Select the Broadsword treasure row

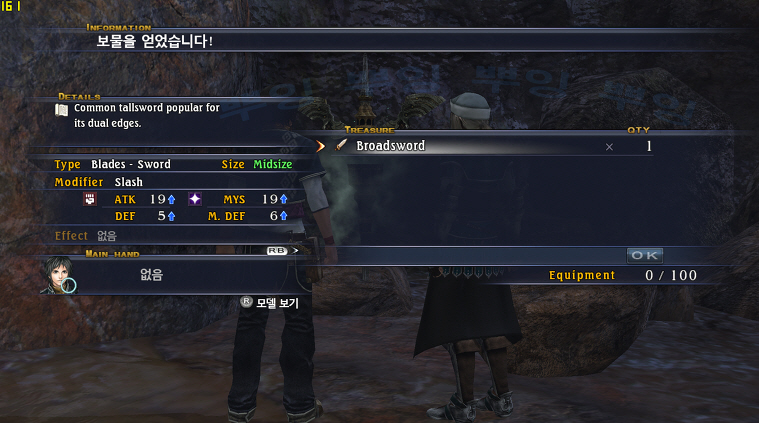480,146
